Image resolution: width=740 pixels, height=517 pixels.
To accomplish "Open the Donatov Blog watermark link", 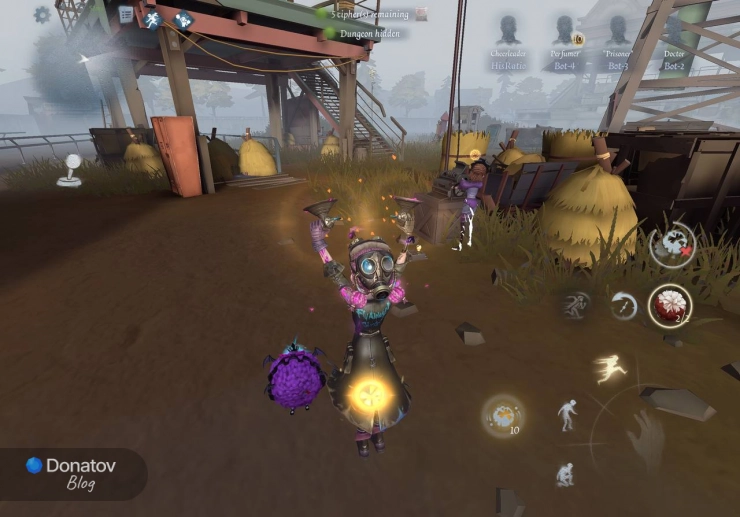I will (x=70, y=472).
